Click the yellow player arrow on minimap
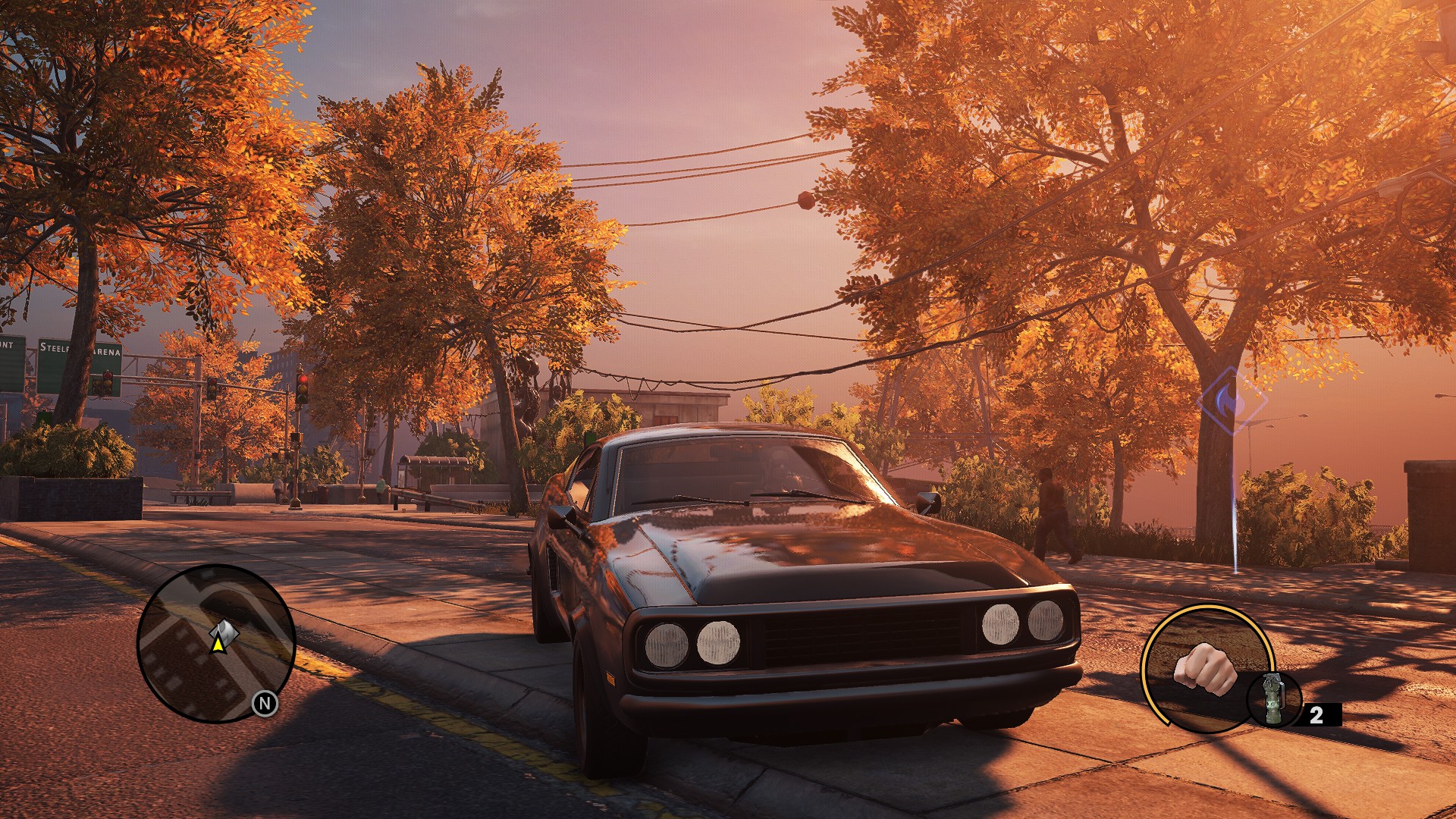The width and height of the screenshot is (1456, 819). pyautogui.click(x=218, y=644)
